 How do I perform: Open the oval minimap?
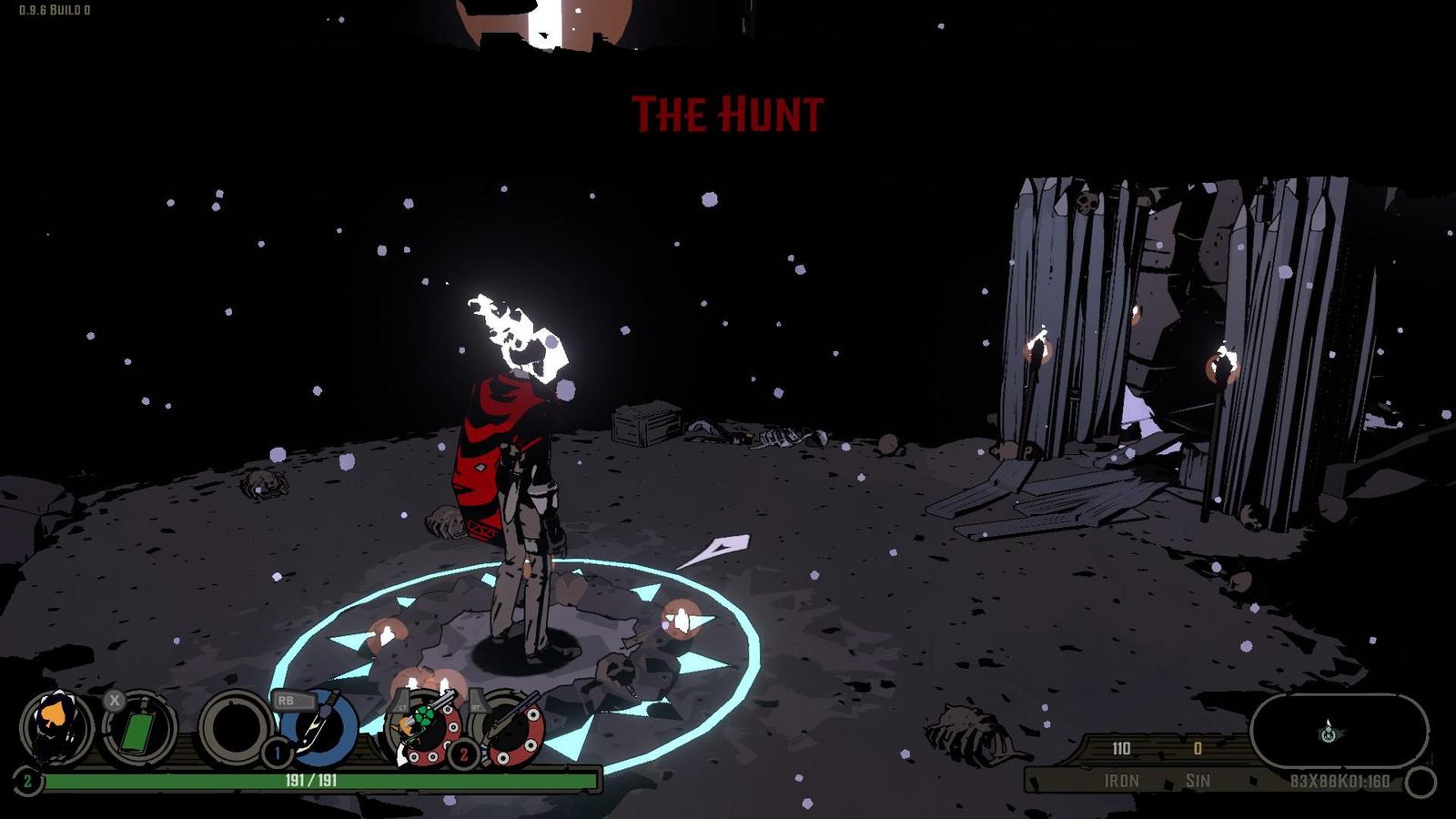[x=1338, y=730]
